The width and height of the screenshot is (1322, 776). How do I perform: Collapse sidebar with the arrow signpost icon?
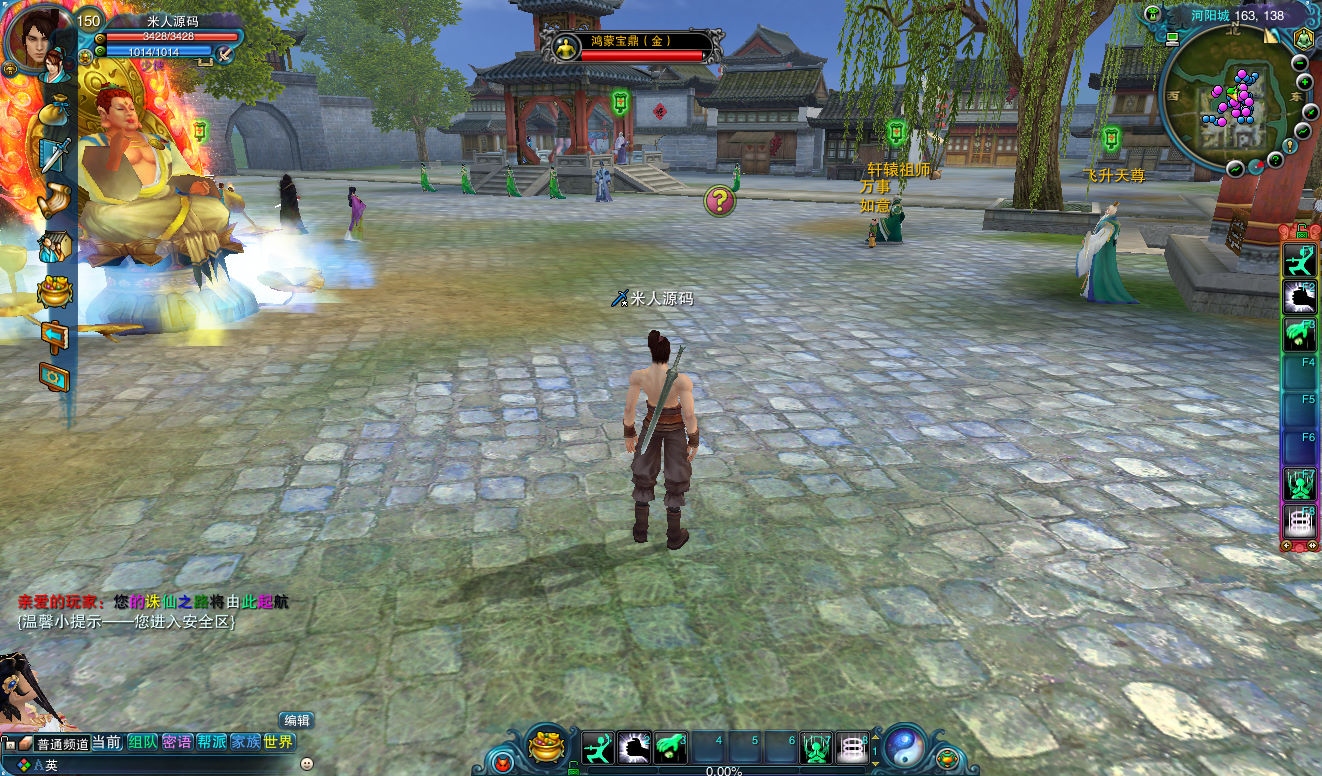pyautogui.click(x=55, y=334)
